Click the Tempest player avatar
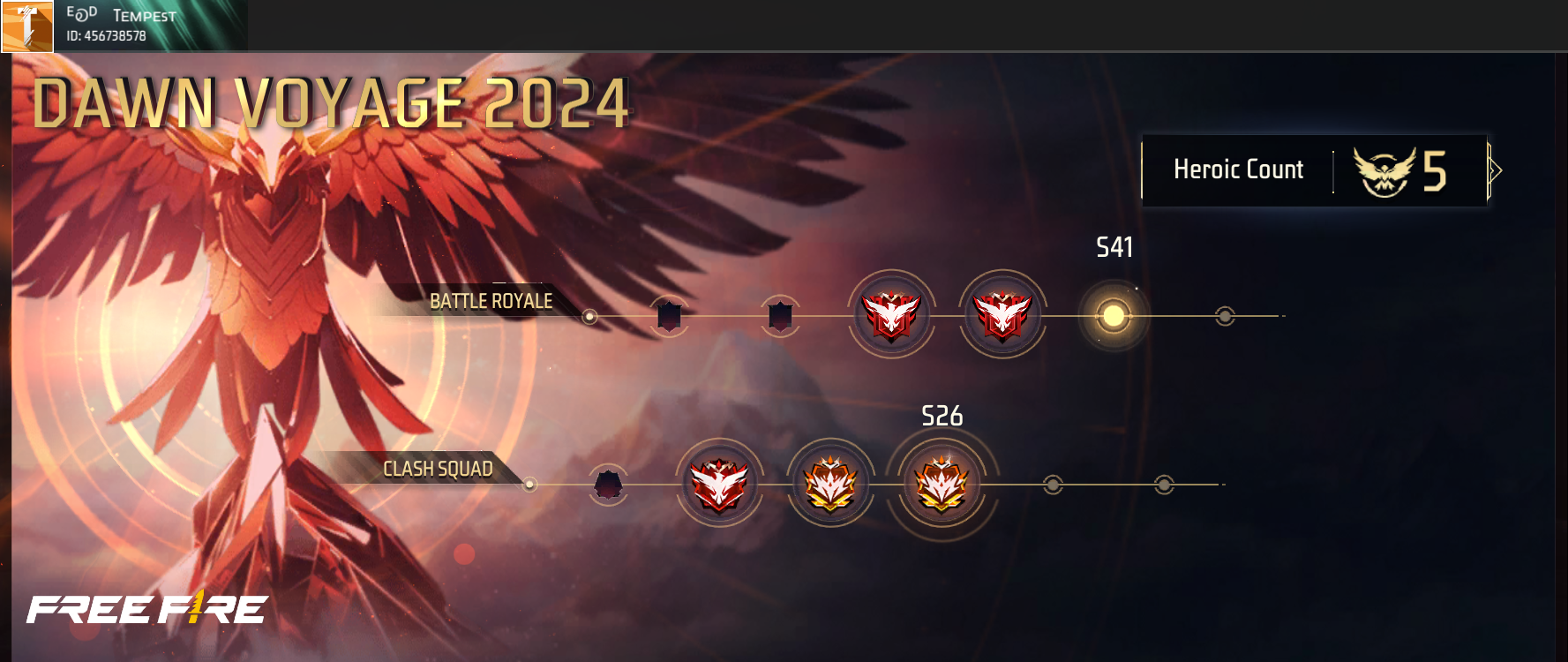The width and height of the screenshot is (1568, 662). (27, 26)
